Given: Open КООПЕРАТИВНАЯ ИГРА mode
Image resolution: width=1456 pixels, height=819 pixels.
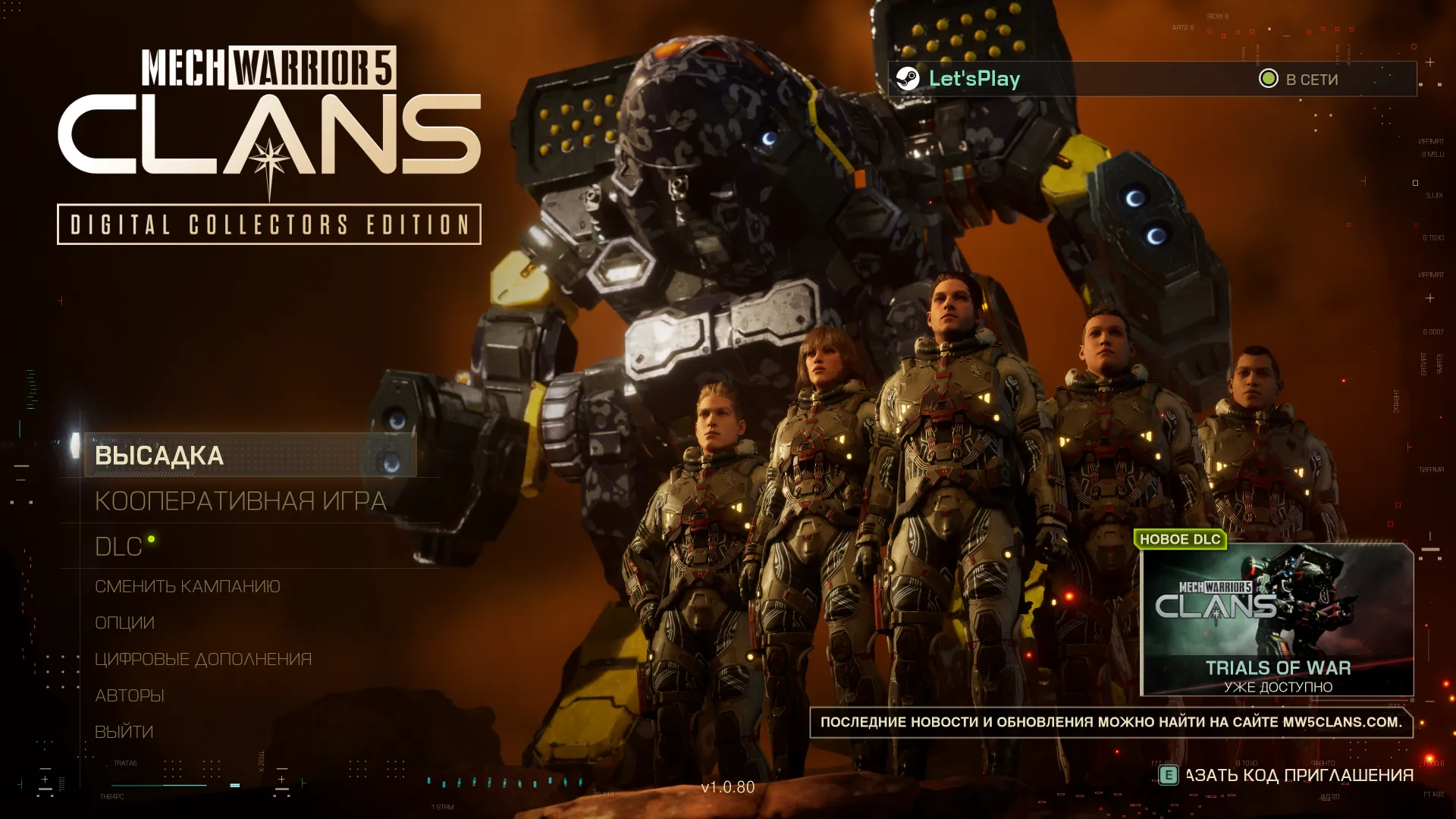Looking at the screenshot, I should point(240,500).
